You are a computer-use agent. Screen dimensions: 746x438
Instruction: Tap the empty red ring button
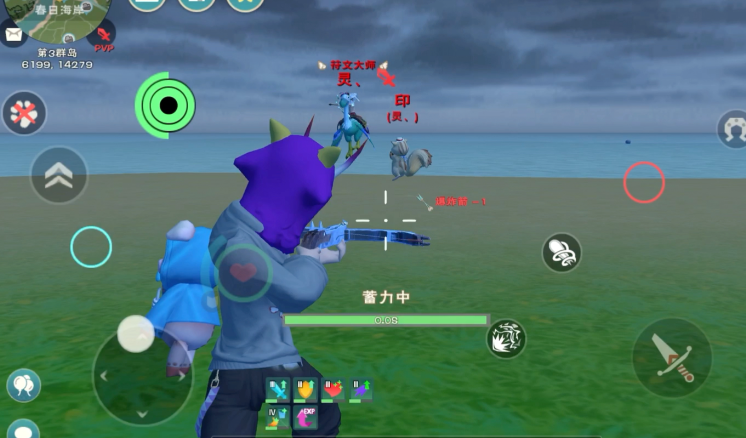pos(644,182)
